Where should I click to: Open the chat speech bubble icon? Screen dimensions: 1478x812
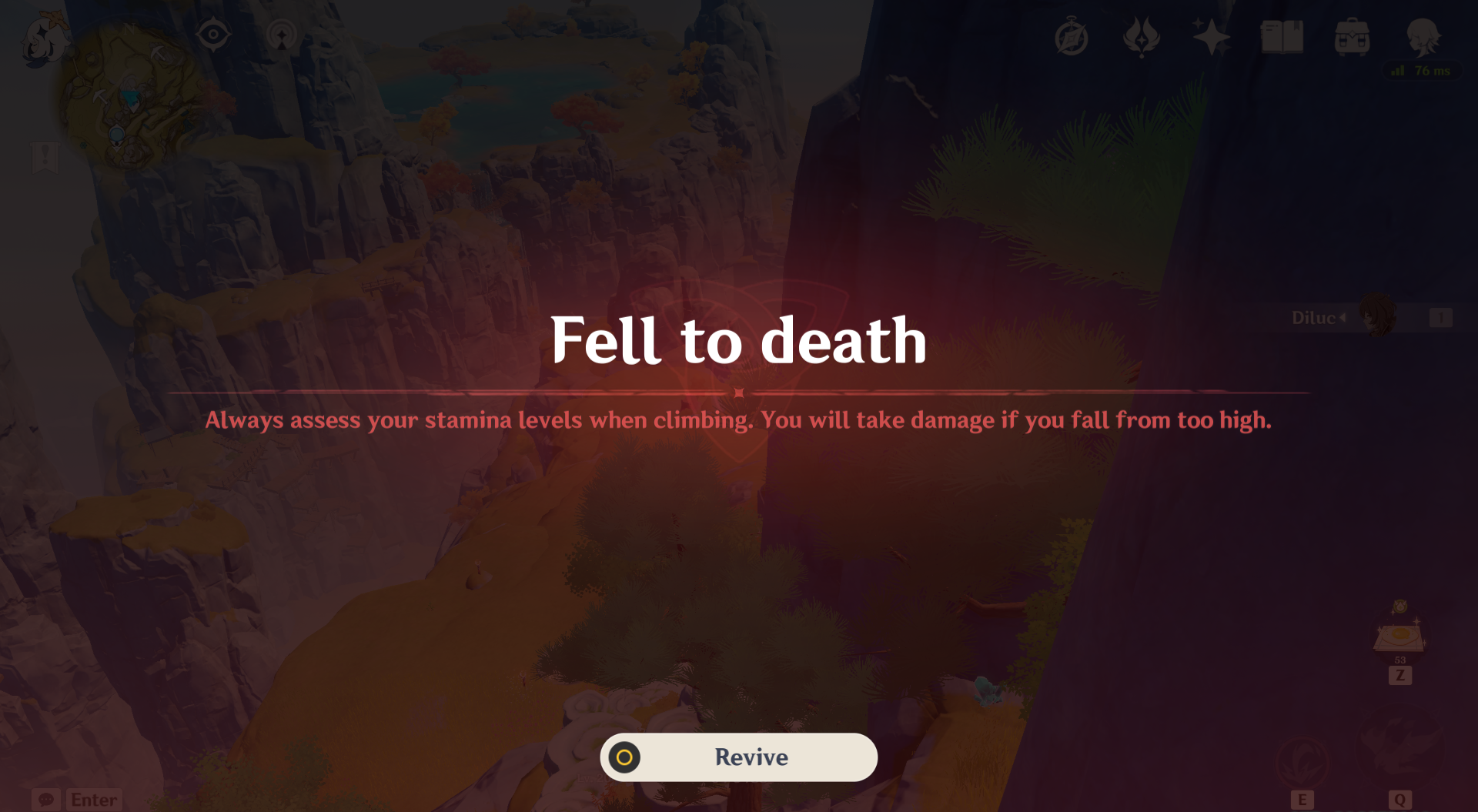coord(45,800)
